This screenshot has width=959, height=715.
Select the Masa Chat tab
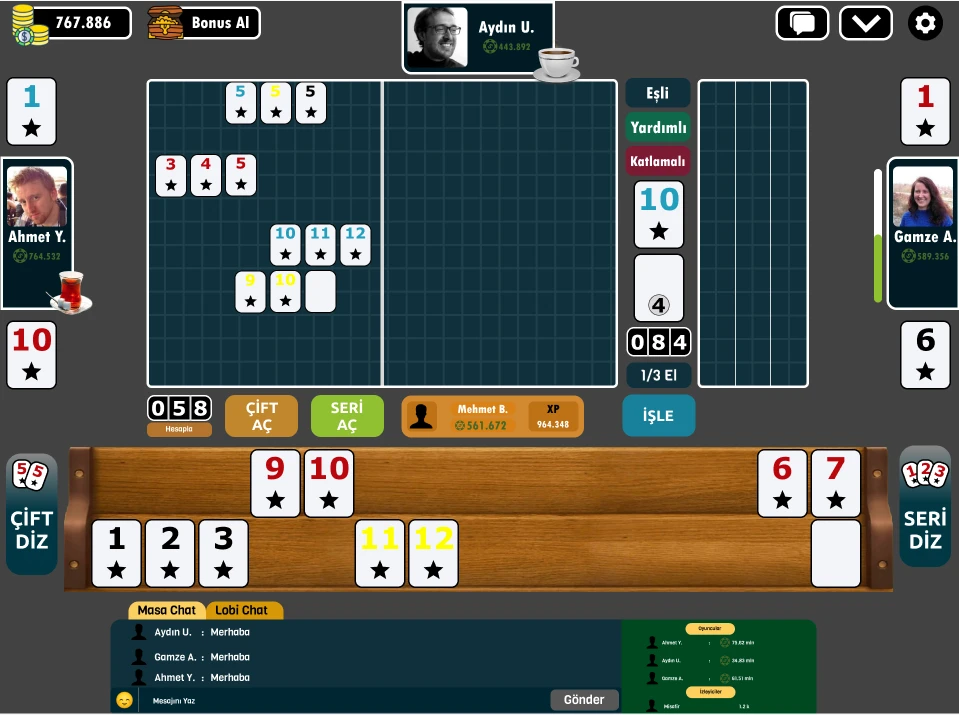coord(167,610)
